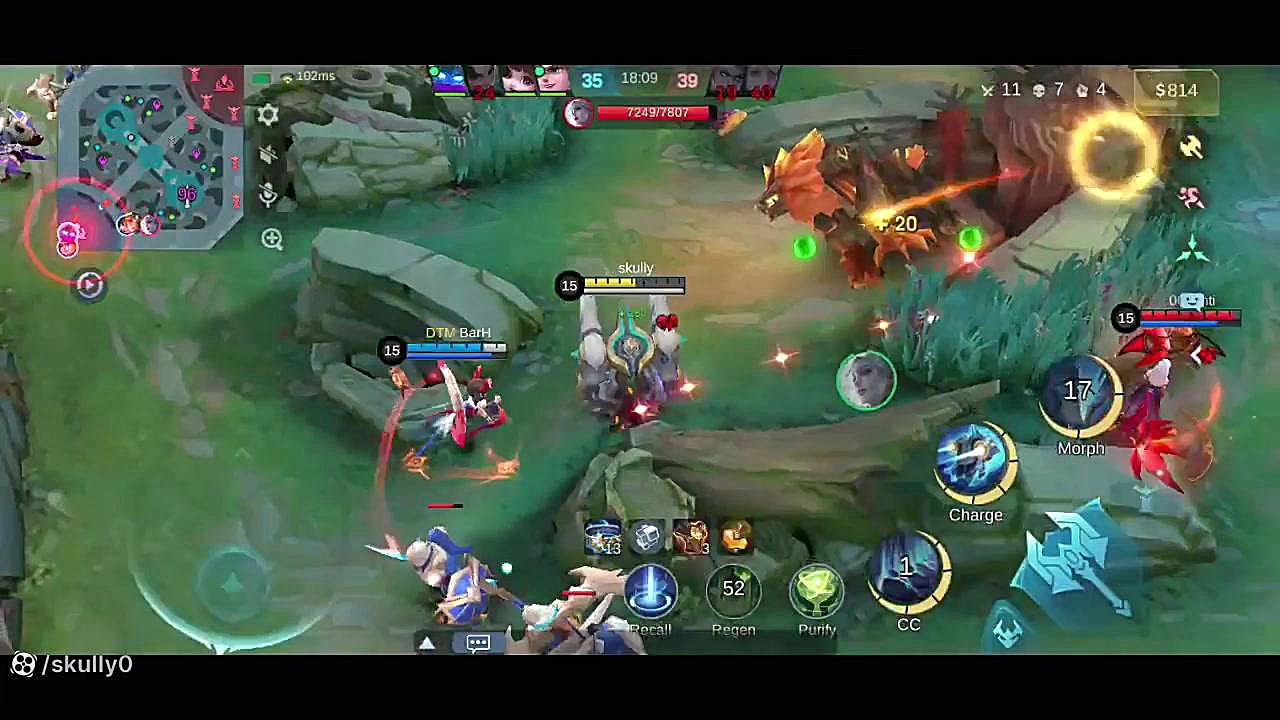1280x720 pixels.
Task: Activate the Recall icon
Action: pyautogui.click(x=651, y=590)
